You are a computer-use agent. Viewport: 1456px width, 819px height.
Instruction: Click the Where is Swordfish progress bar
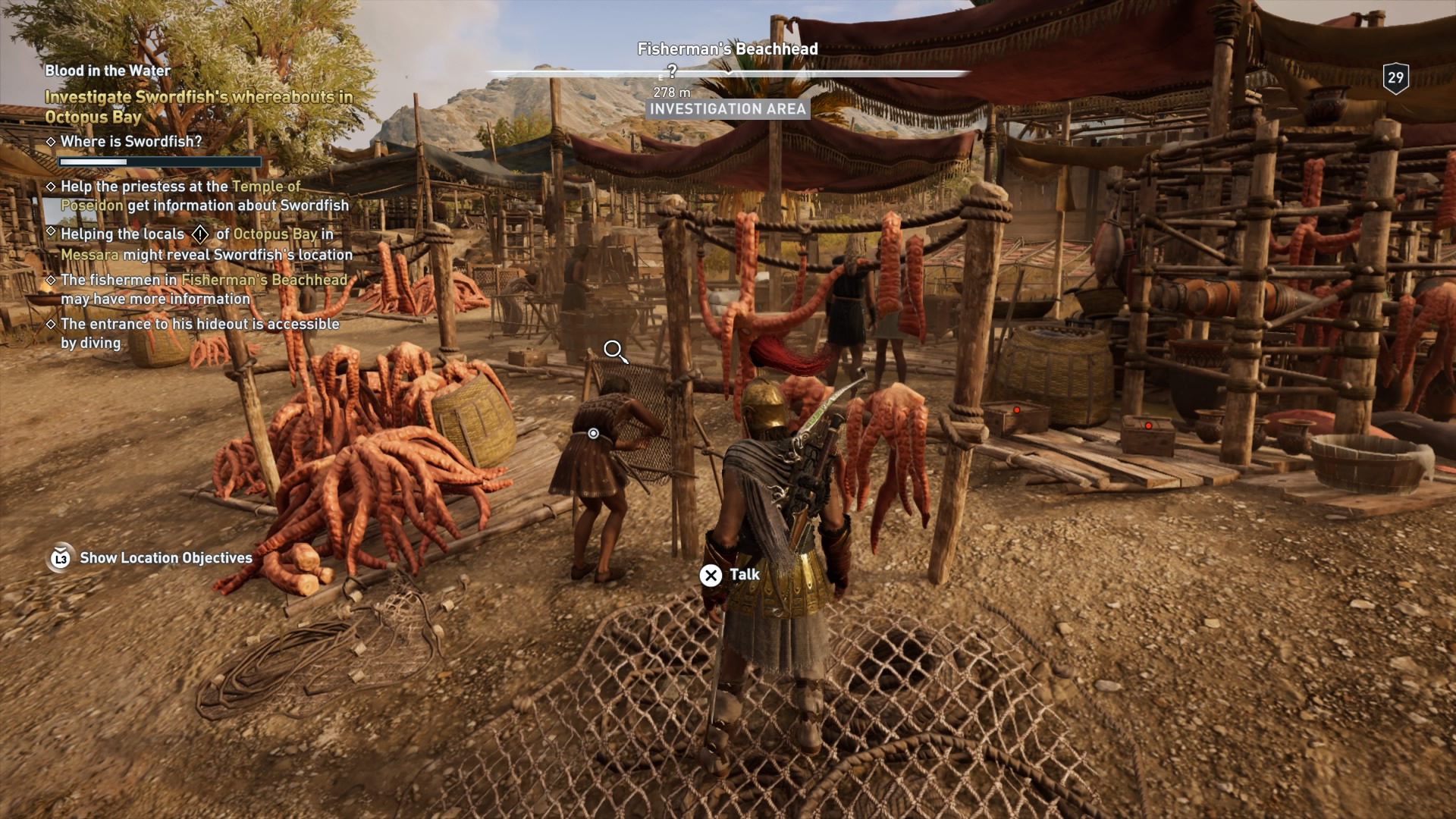(x=158, y=162)
